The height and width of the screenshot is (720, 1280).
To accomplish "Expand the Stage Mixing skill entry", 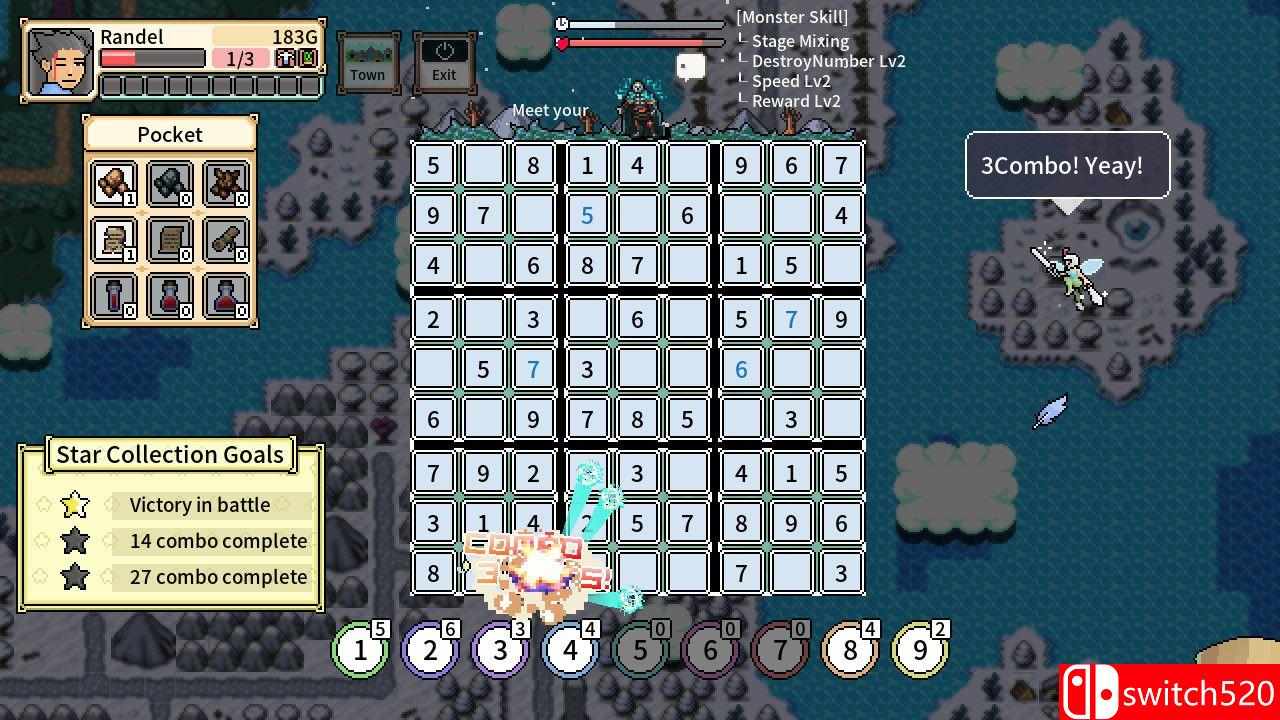I will 800,41.
